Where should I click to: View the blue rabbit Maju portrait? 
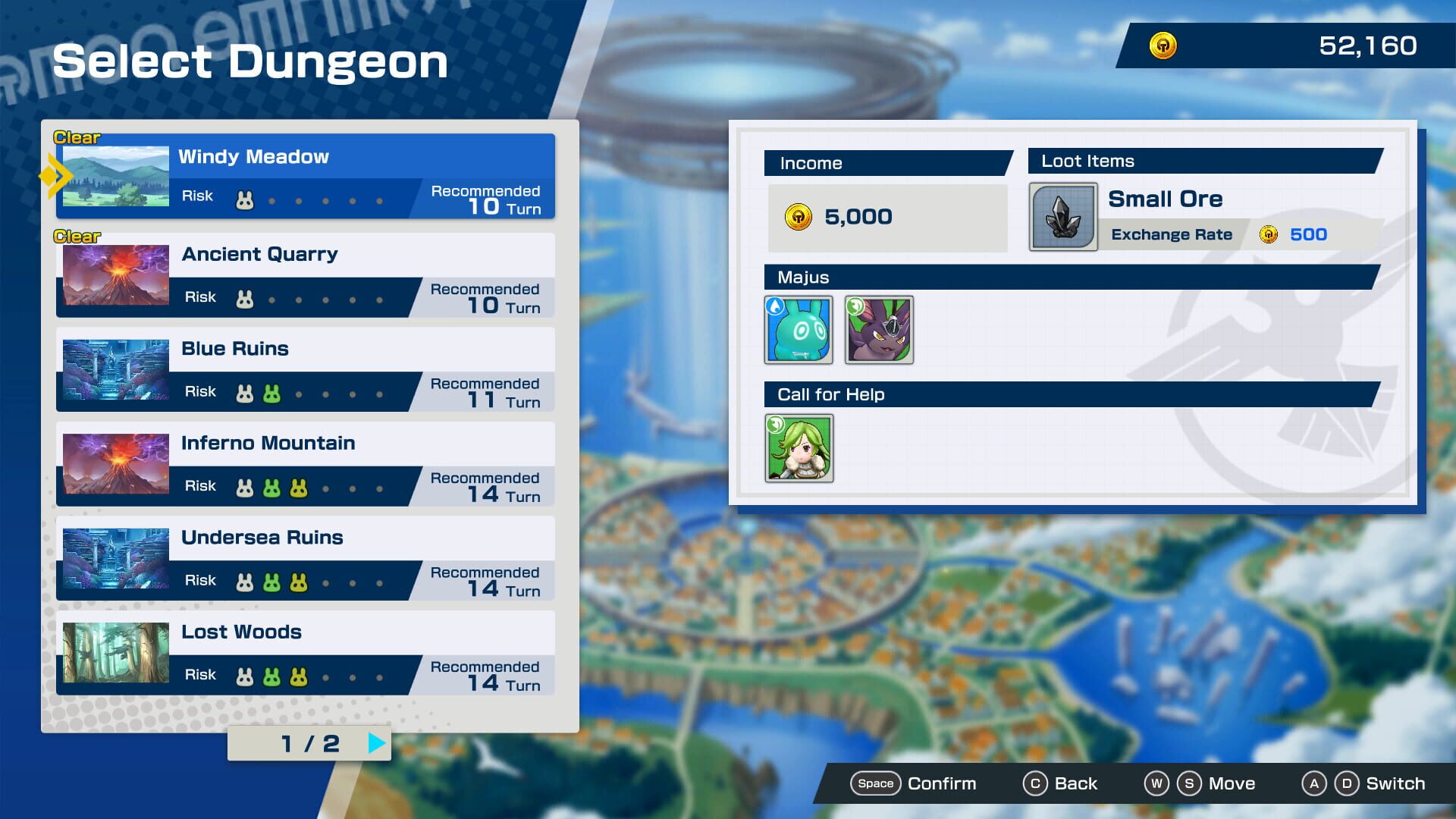[x=799, y=330]
